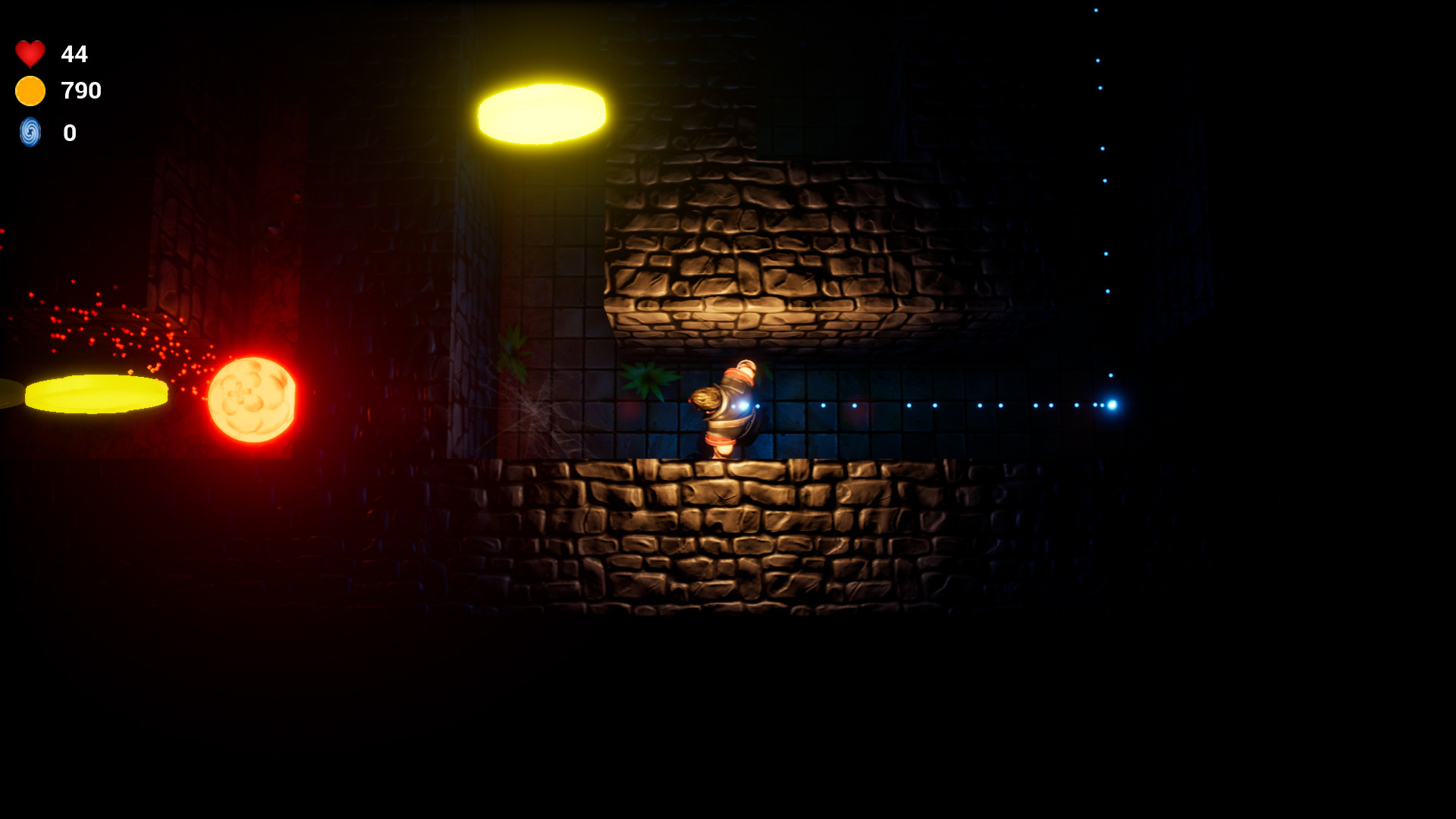Click the red heart health icon
Screen dimensions: 1456x819
click(x=29, y=54)
